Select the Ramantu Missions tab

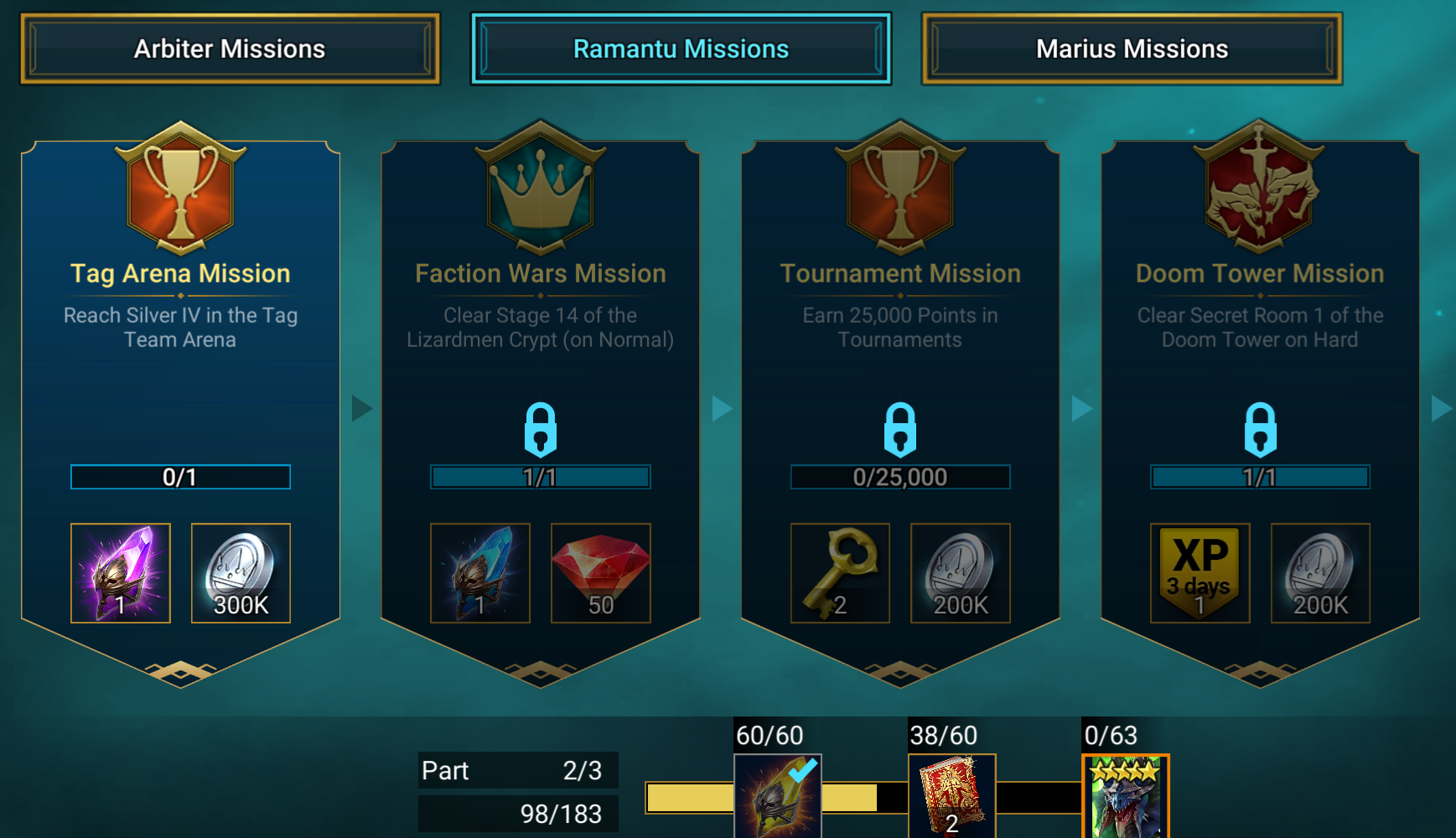tap(681, 49)
